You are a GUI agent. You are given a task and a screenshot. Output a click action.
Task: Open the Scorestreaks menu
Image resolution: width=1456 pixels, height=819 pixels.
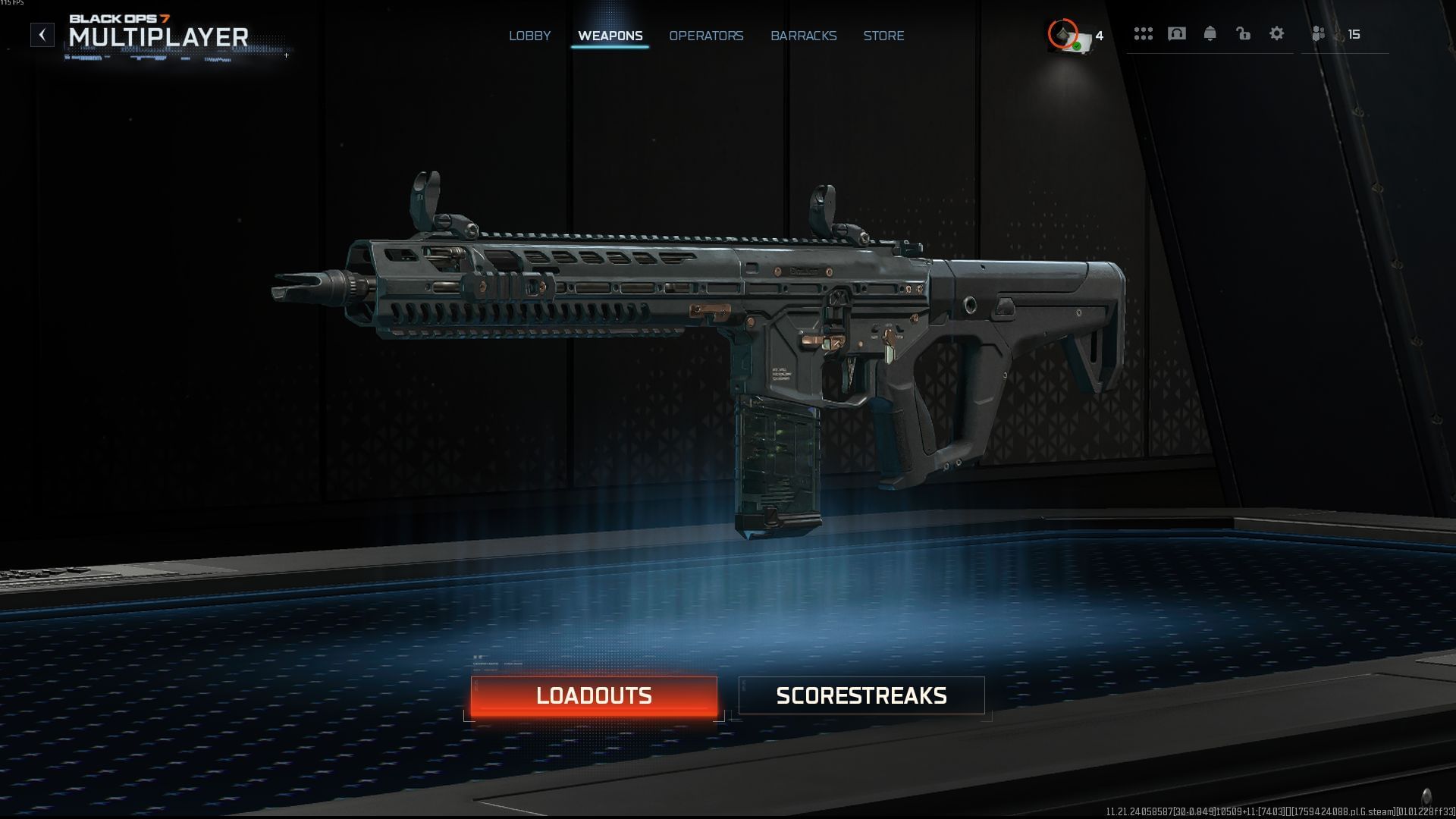[861, 695]
